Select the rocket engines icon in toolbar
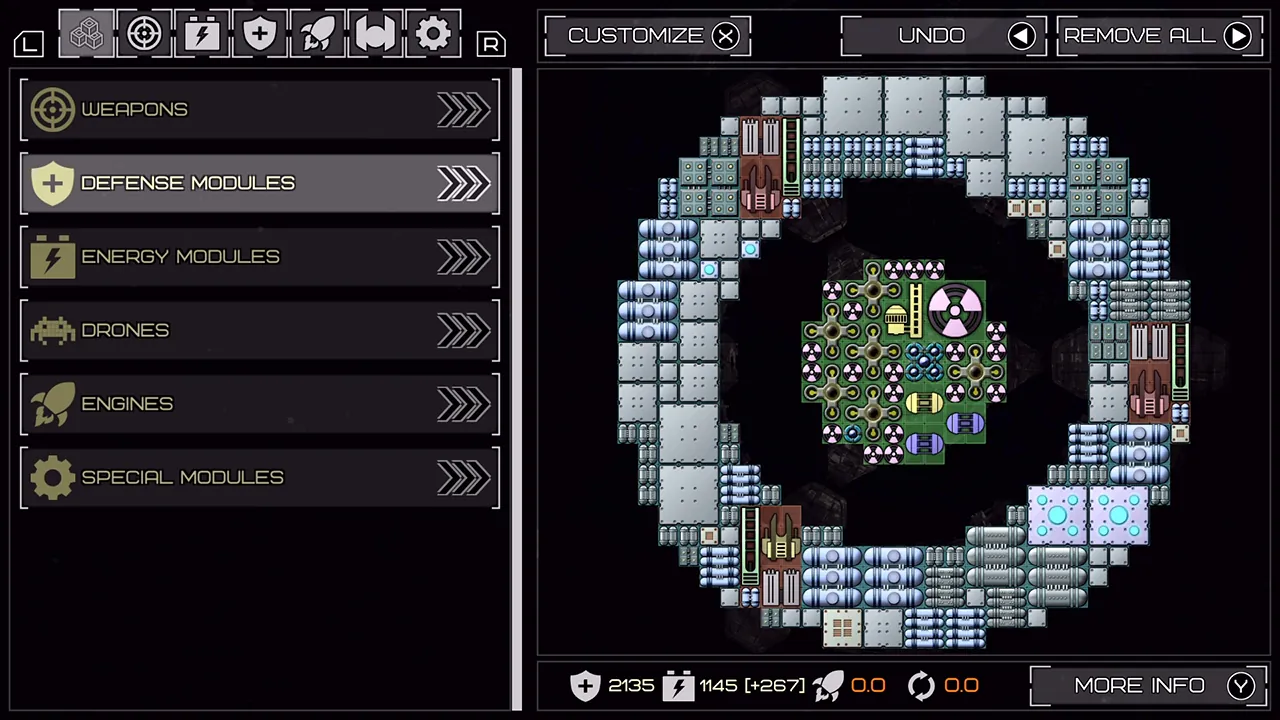The height and width of the screenshot is (720, 1280). [x=317, y=33]
